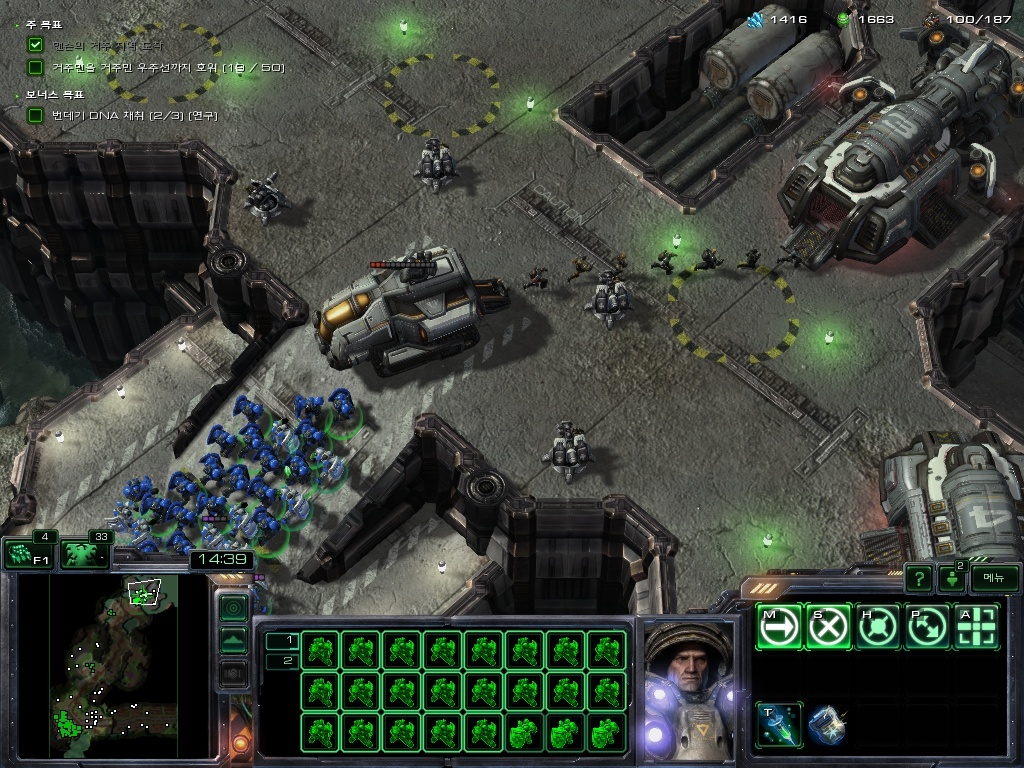The height and width of the screenshot is (768, 1024).
Task: Use the Stimpack syringe ability
Action: 779,725
